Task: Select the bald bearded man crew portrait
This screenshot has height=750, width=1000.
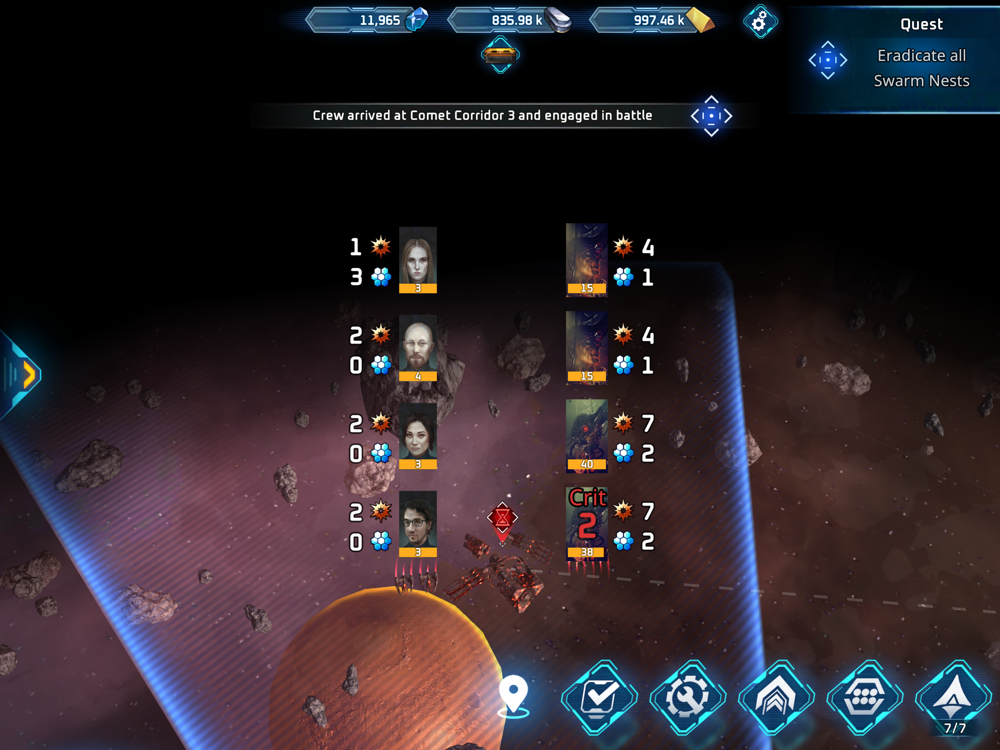Action: pos(418,348)
